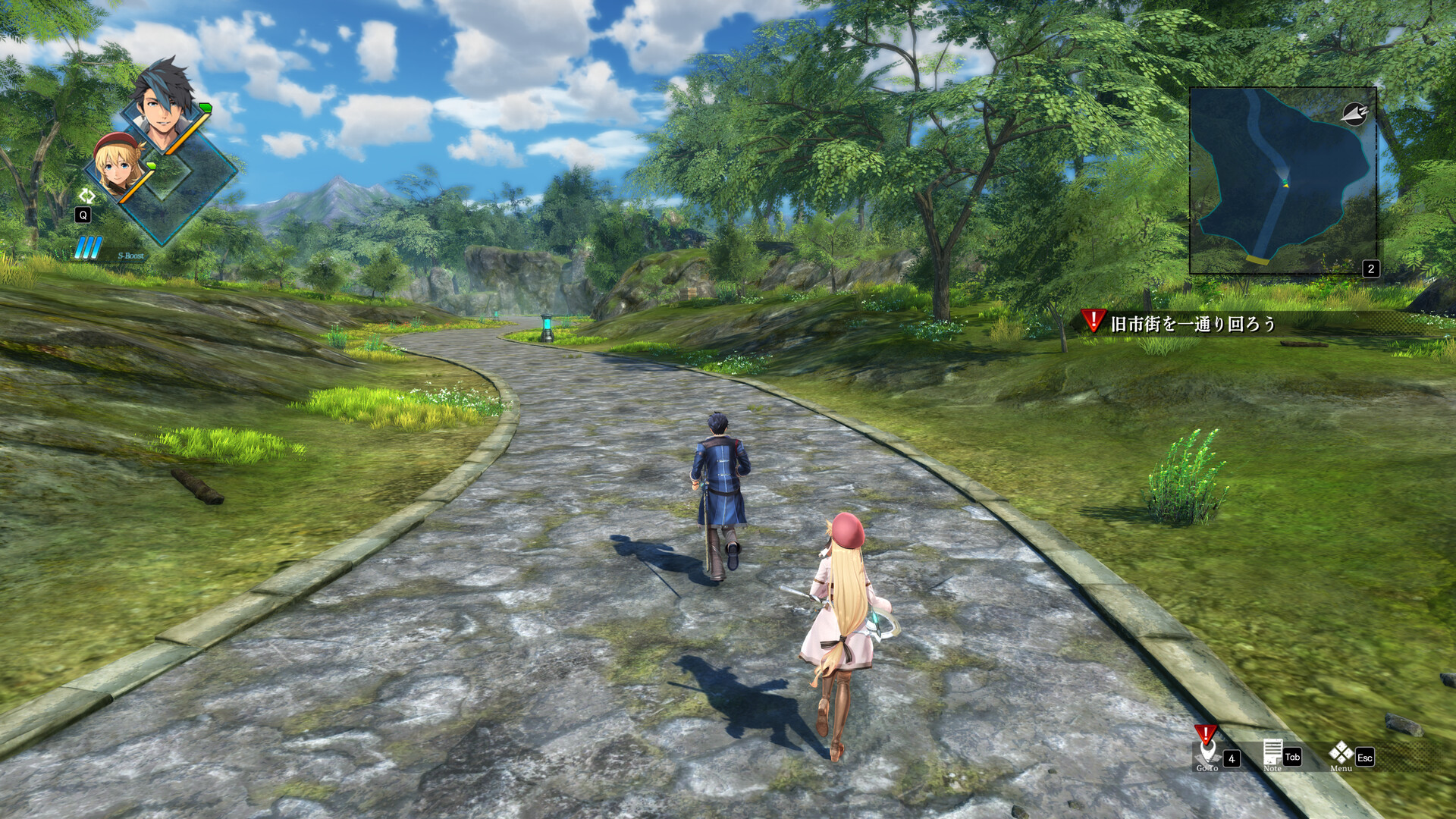The height and width of the screenshot is (819, 1456).
Task: Click the party swap arrows icon
Action: 86,196
